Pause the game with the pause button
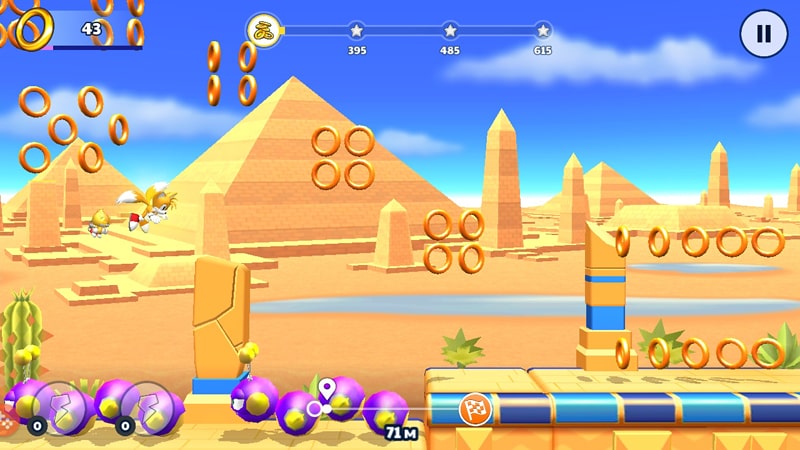The height and width of the screenshot is (450, 800). click(763, 34)
